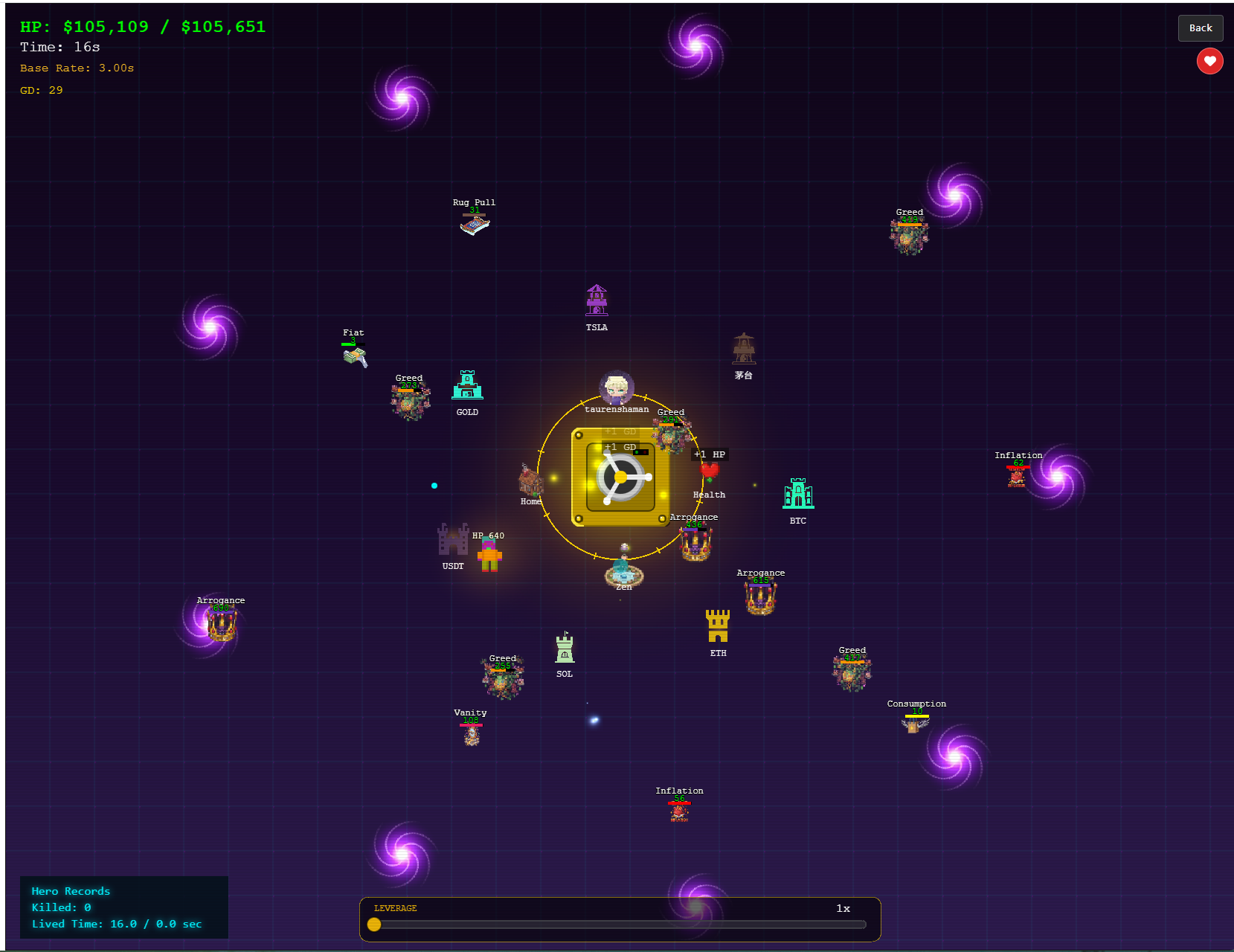Click the 茅台 pagoda icon

click(x=743, y=349)
